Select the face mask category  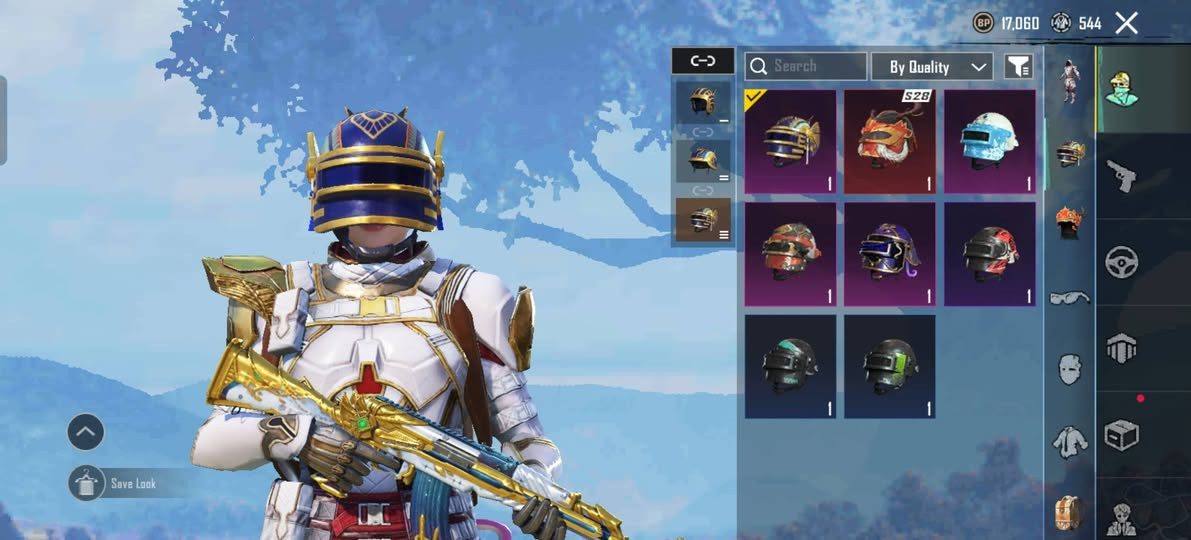click(x=1069, y=369)
